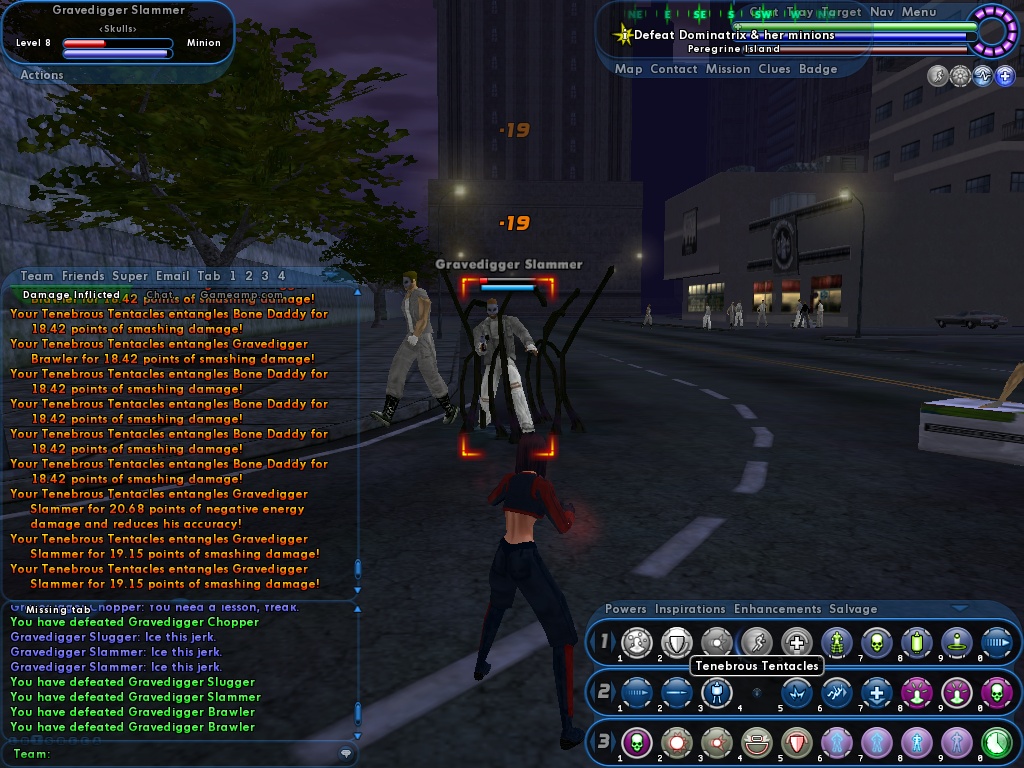Activate the white cross heal power in tray 1
The height and width of the screenshot is (768, 1024).
797,642
